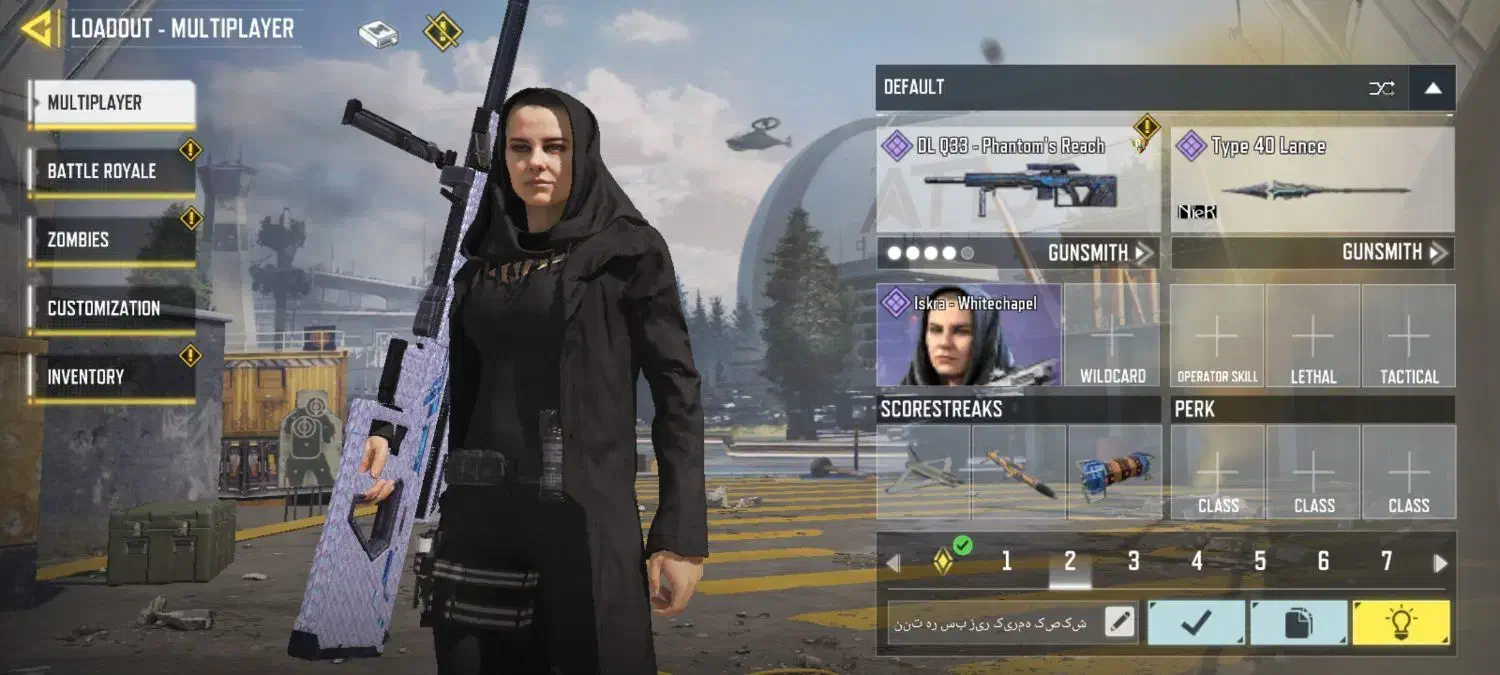The image size is (1500, 675).
Task: Pick a Lethal equipment slot
Action: pyautogui.click(x=1313, y=335)
